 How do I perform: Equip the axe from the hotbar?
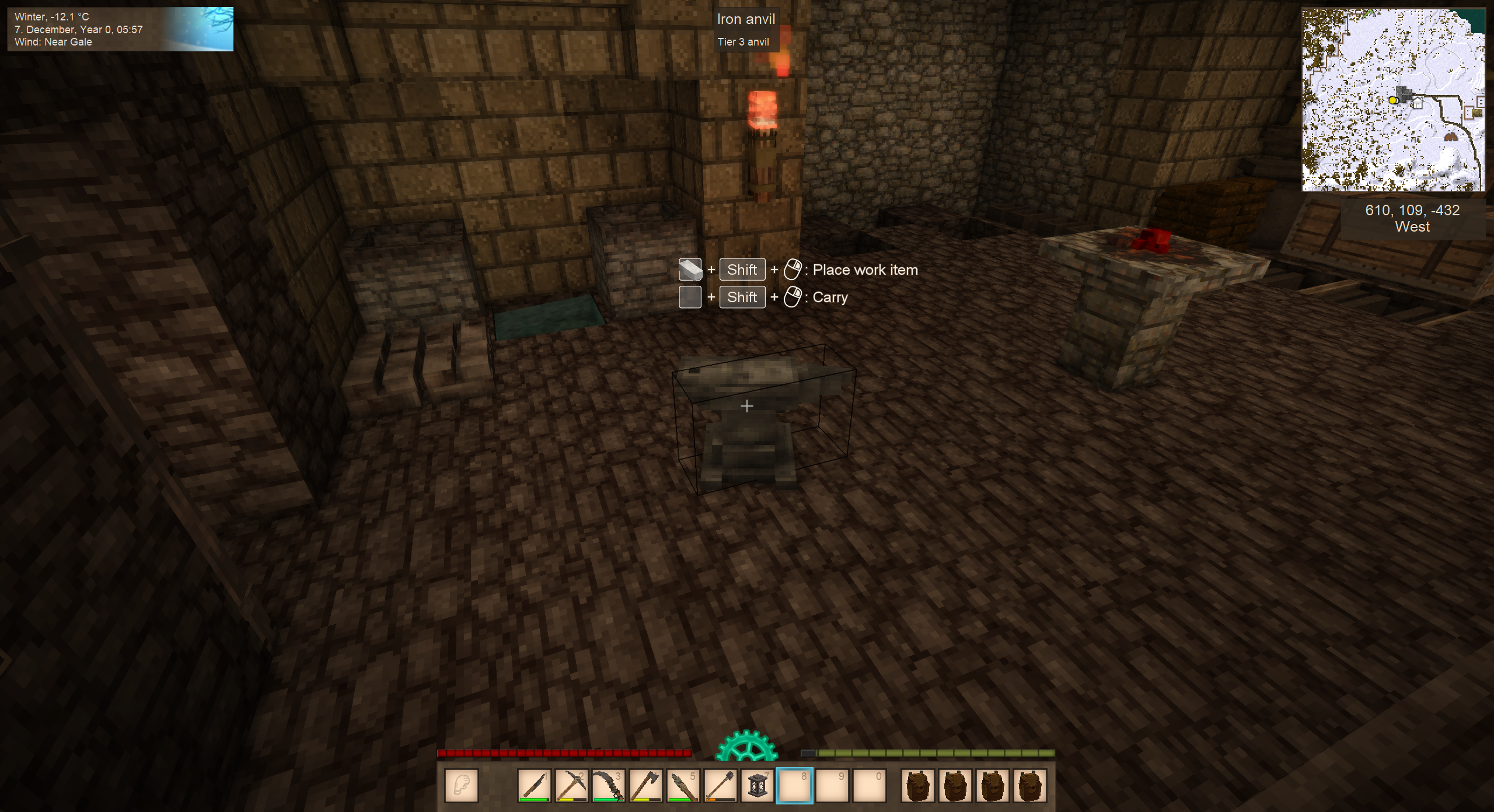pos(646,785)
